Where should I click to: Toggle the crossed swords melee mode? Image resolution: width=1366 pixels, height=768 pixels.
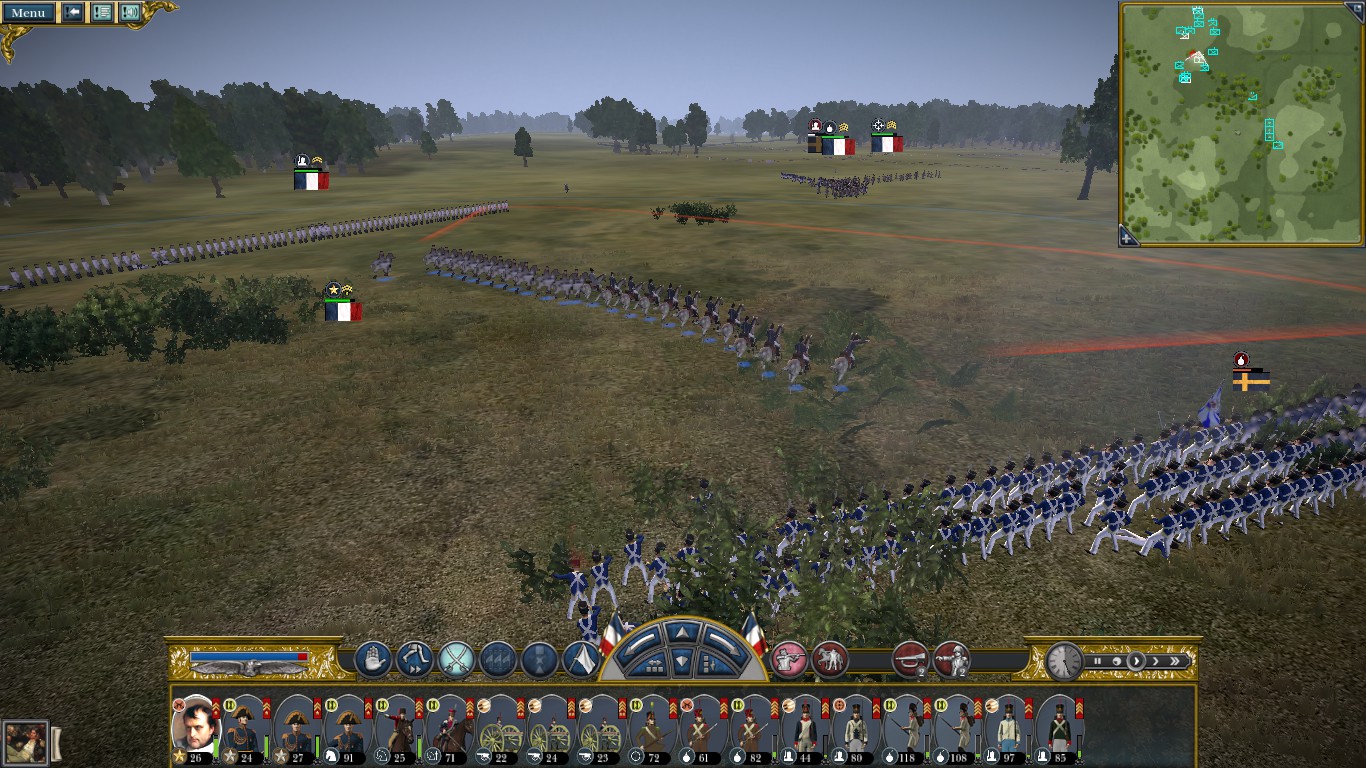[456, 660]
